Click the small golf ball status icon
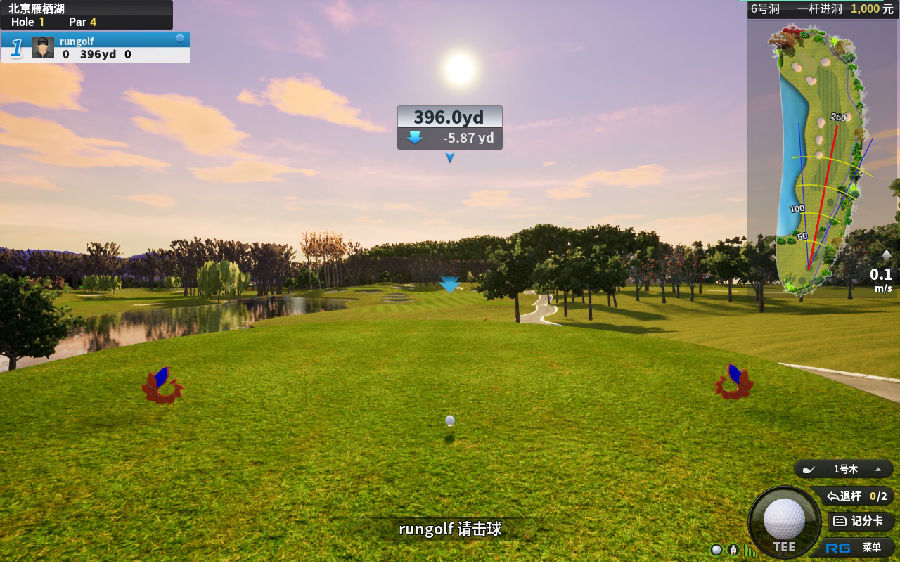 pyautogui.click(x=716, y=549)
